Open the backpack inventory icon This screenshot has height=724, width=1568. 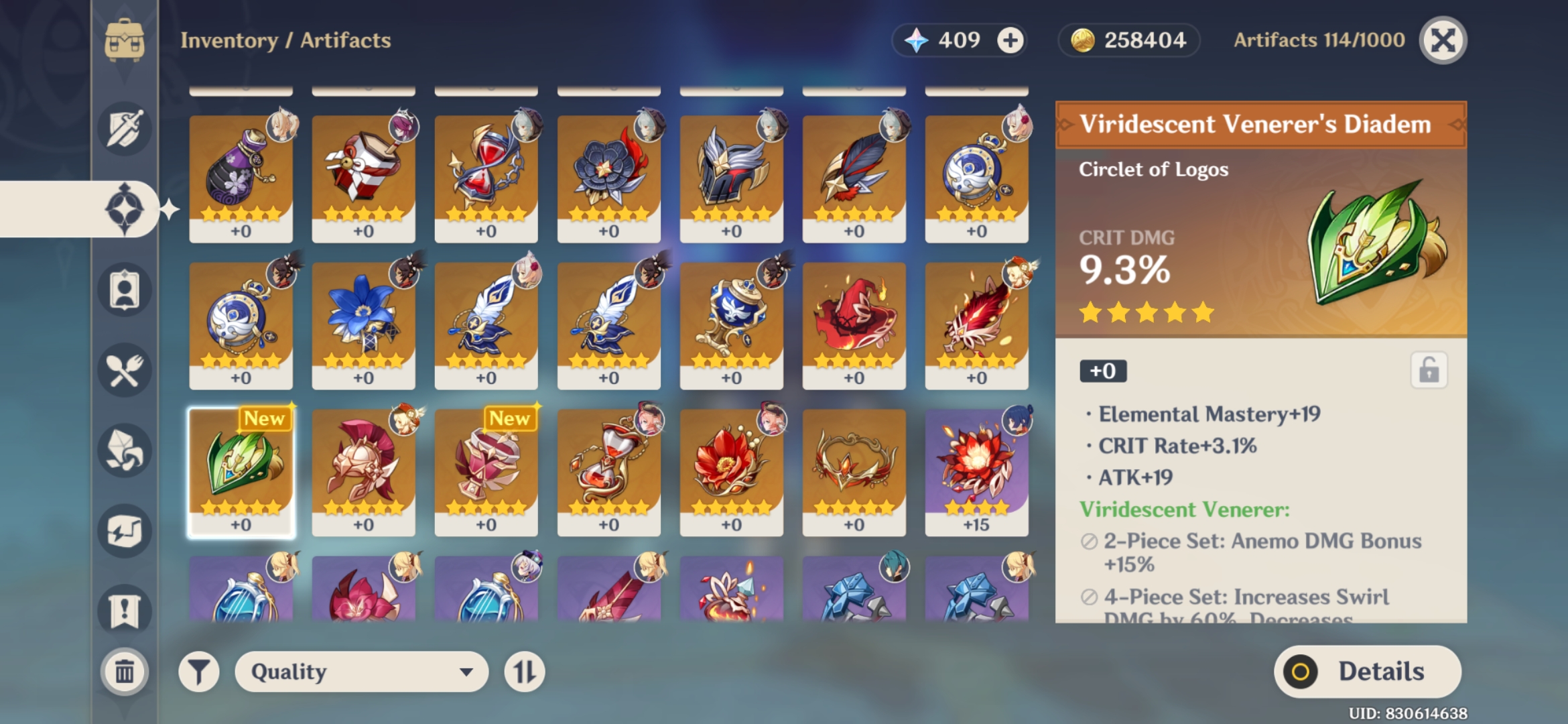125,40
